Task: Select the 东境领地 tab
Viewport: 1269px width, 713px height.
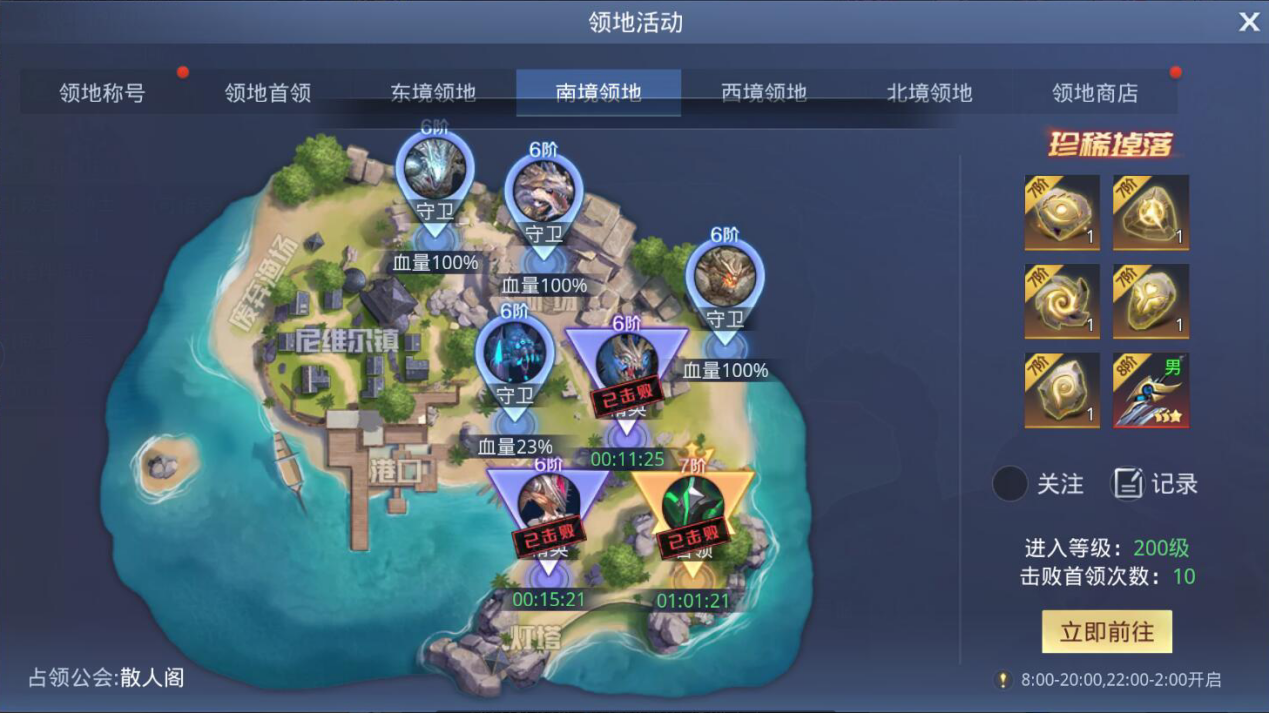Action: 433,93
